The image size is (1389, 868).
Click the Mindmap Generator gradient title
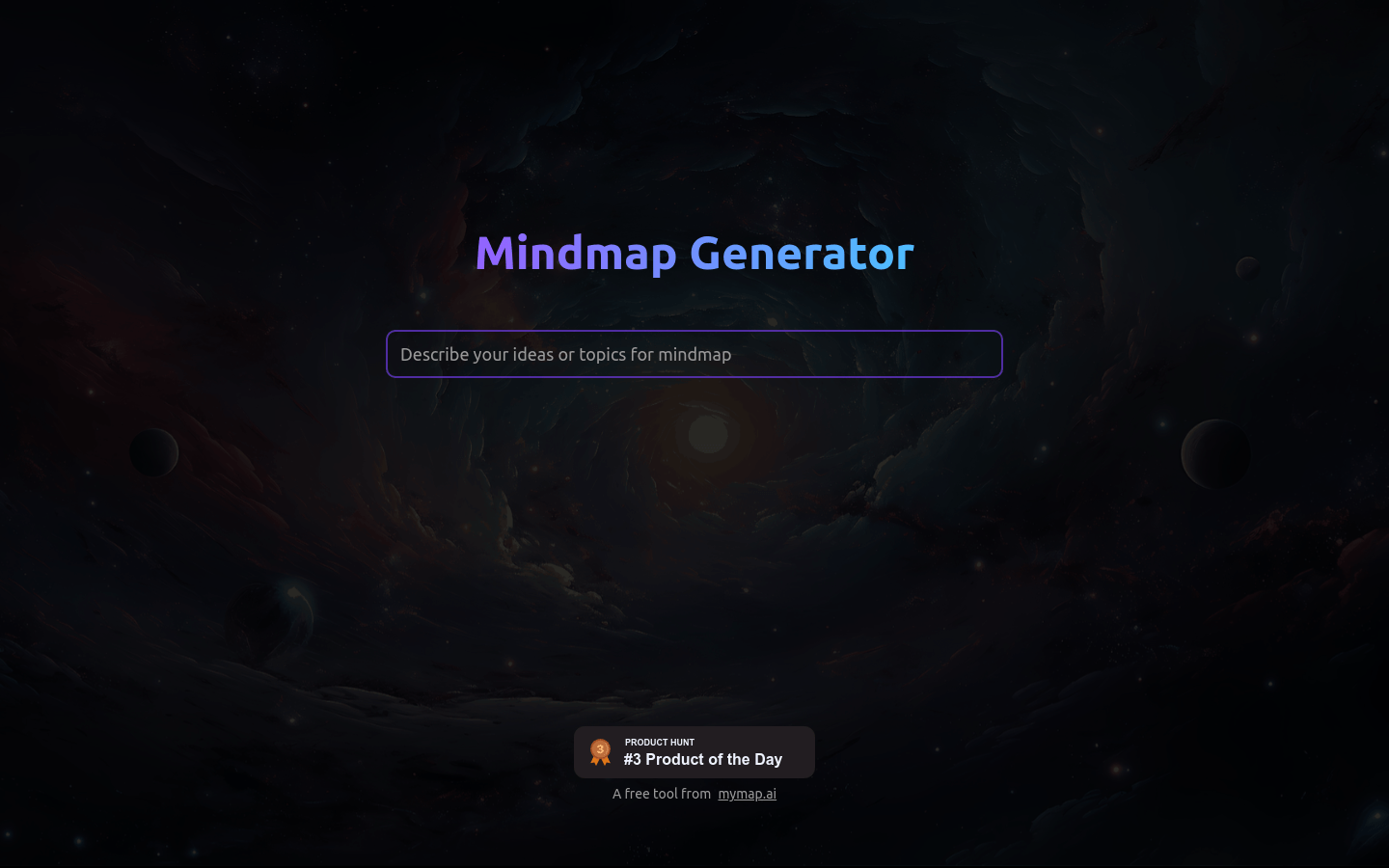pyautogui.click(x=694, y=253)
